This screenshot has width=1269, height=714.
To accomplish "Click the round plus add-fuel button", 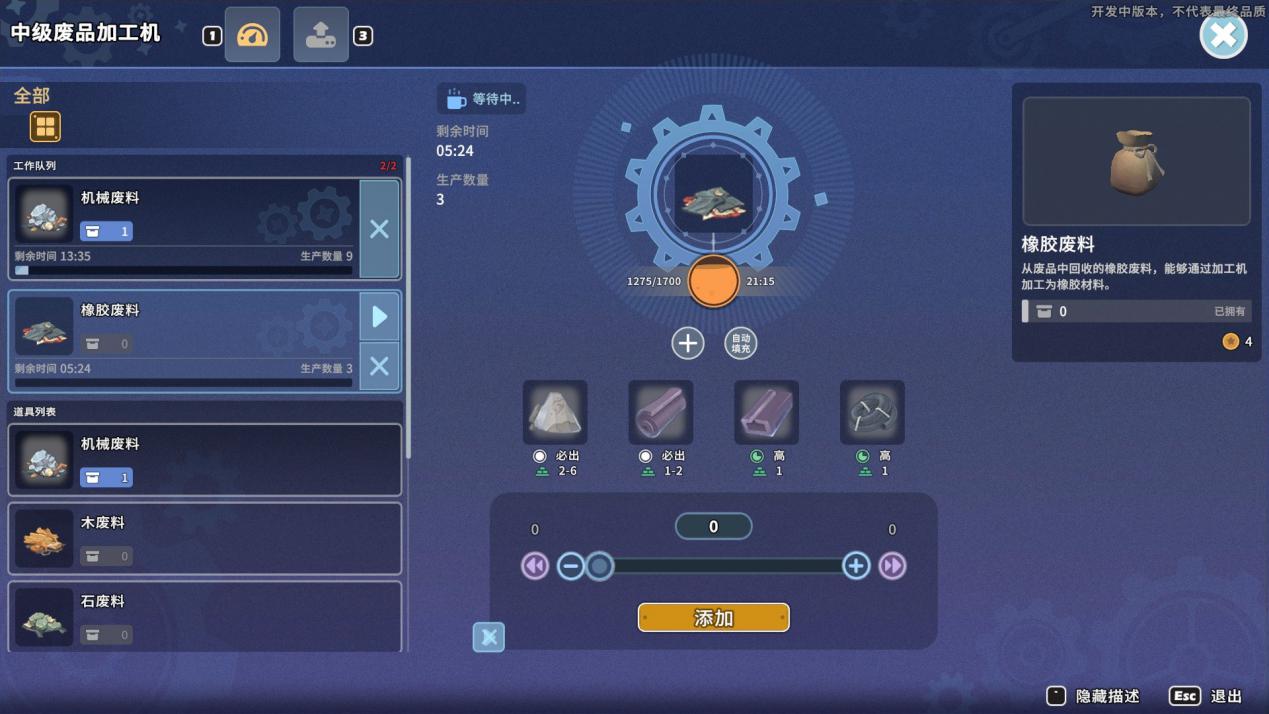I will [687, 343].
